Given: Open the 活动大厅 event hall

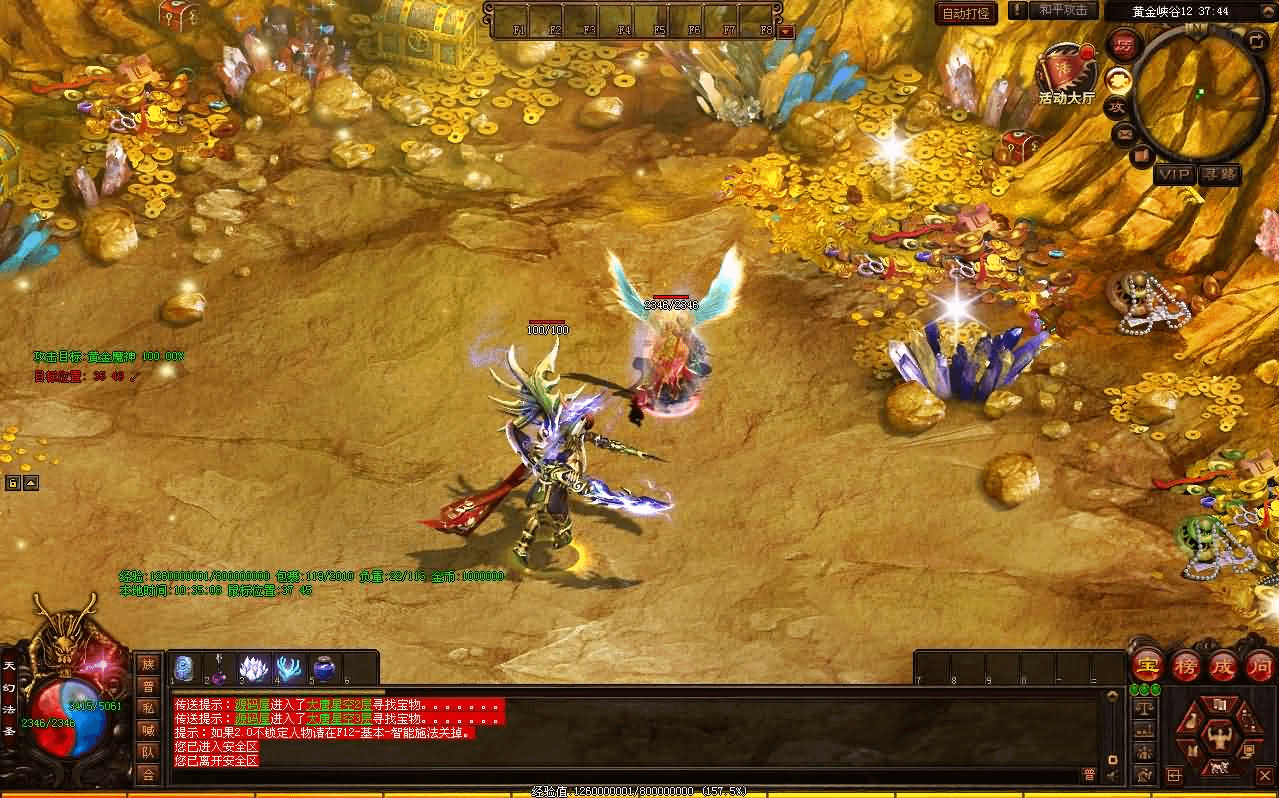Looking at the screenshot, I should pos(1066,73).
